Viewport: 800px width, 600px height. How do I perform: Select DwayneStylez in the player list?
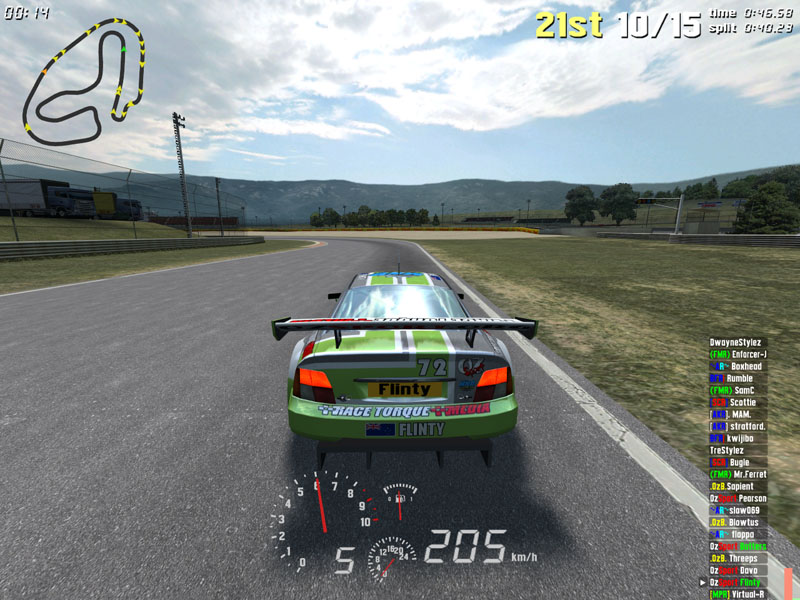coord(735,342)
